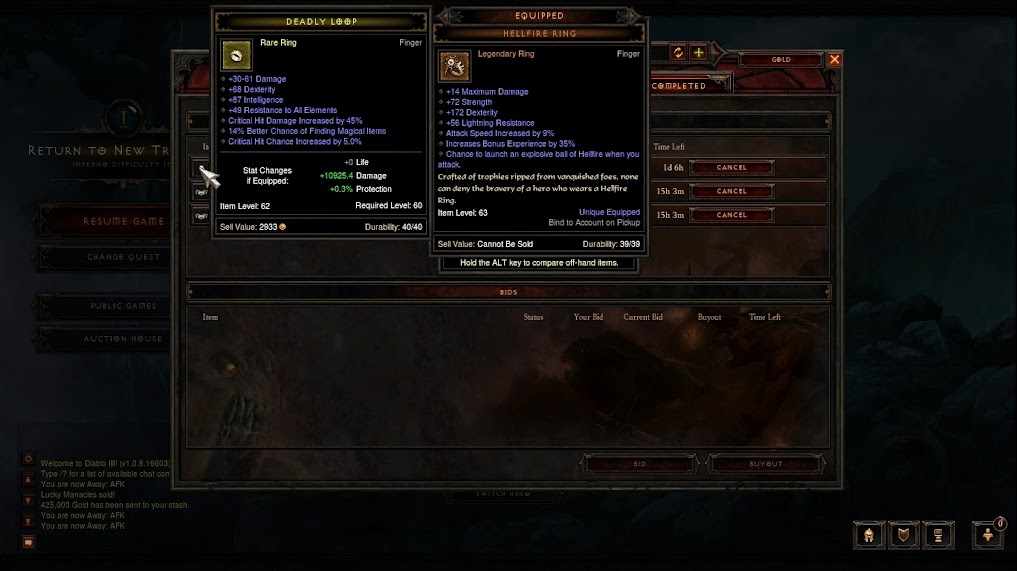
Task: Select Resume Game from the menu
Action: click(123, 221)
